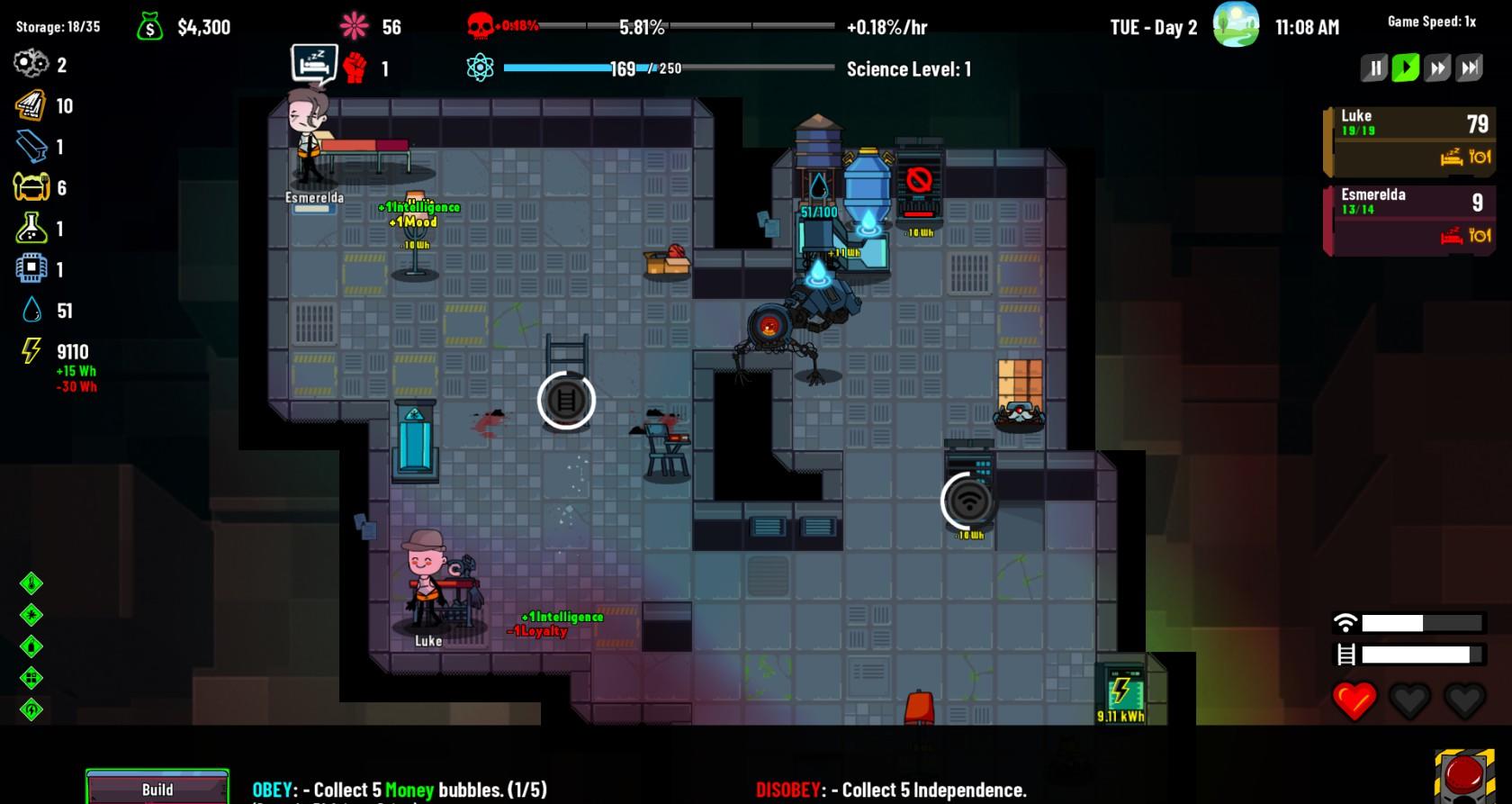Select the gears resource icon

tap(29, 64)
